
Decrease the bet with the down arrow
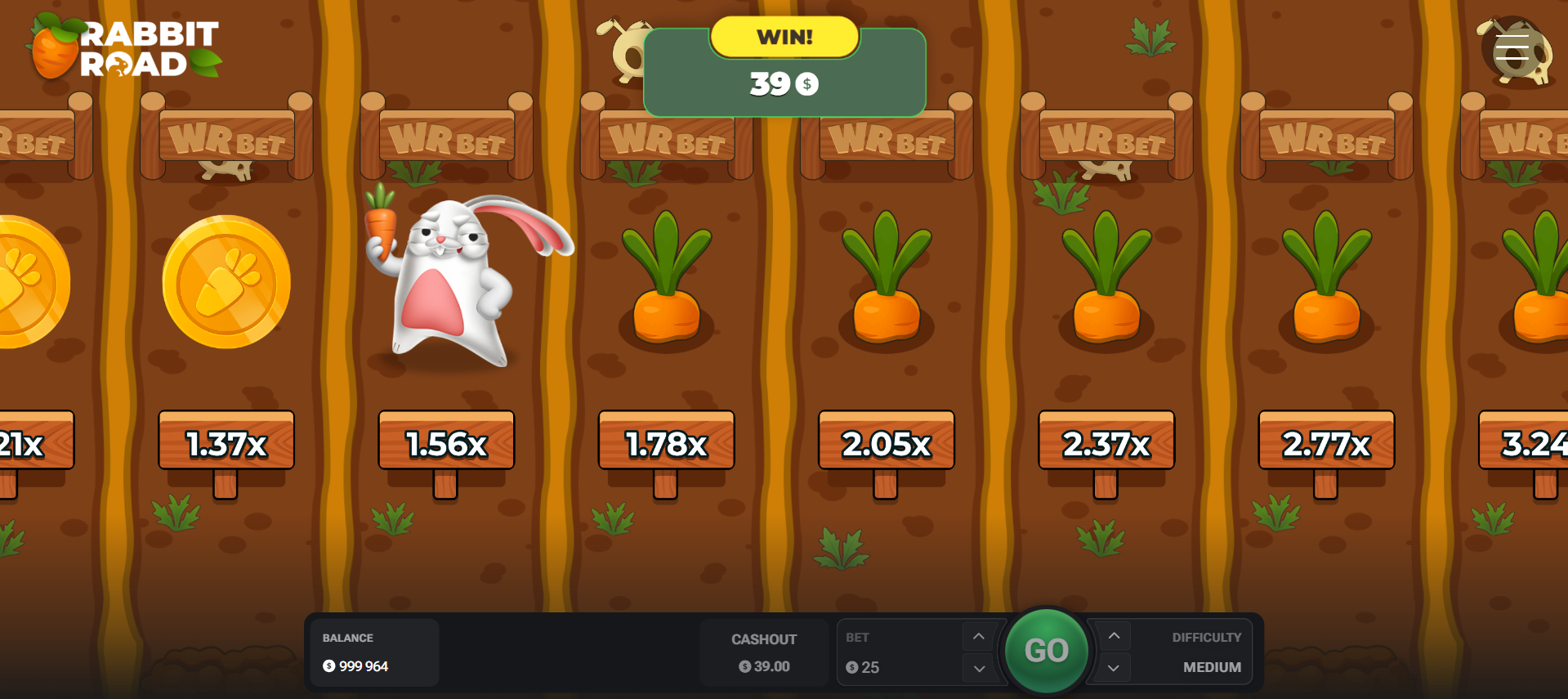(978, 668)
